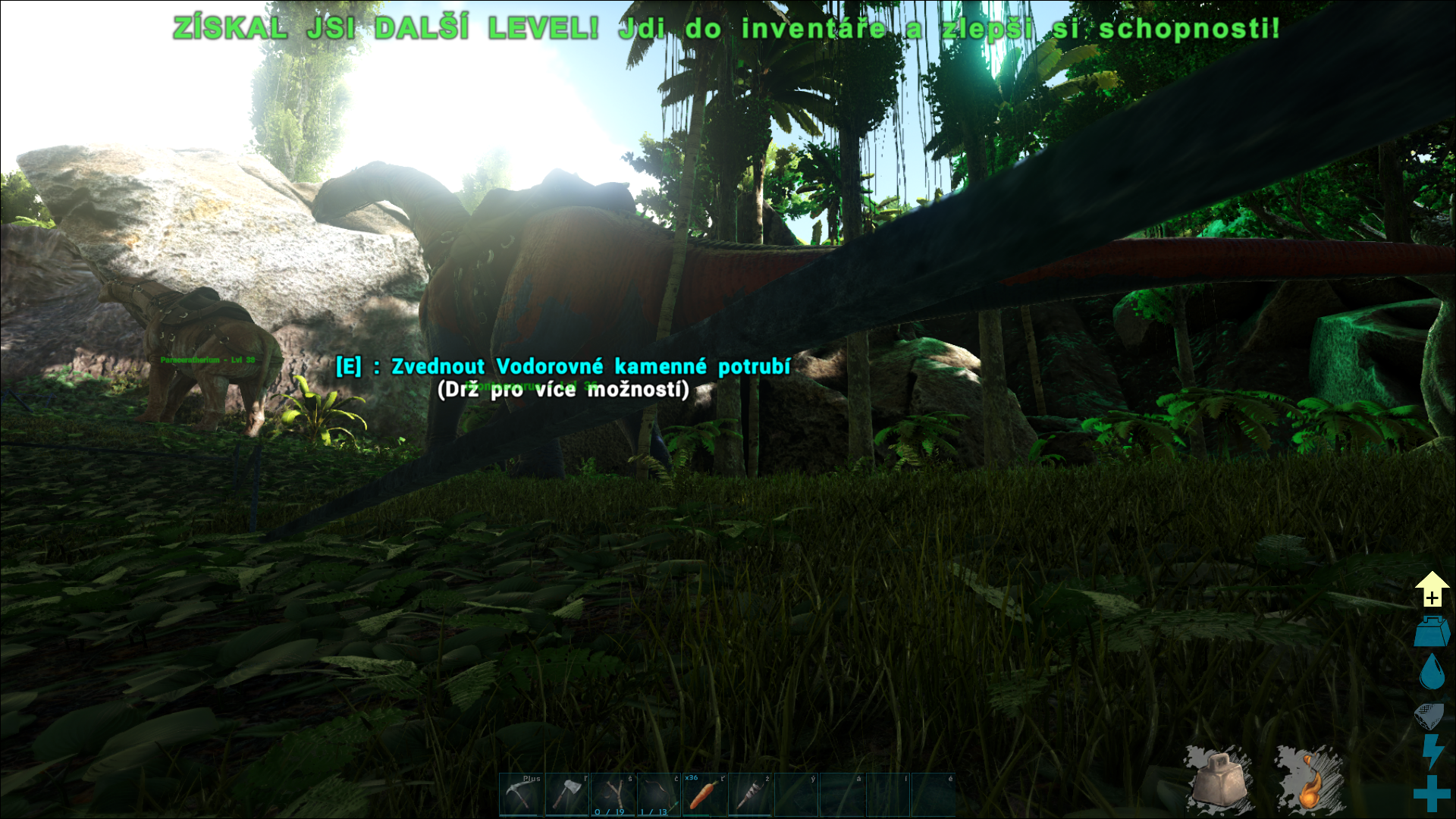The height and width of the screenshot is (819, 1456).
Task: Equip the stone hatchet from the hotbar
Action: 566,795
